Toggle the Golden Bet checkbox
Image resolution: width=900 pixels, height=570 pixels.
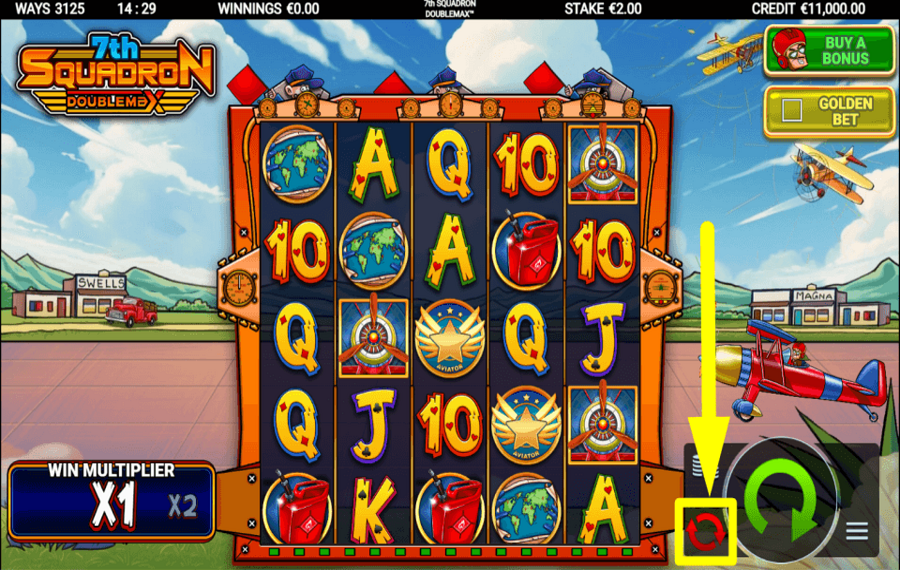791,111
